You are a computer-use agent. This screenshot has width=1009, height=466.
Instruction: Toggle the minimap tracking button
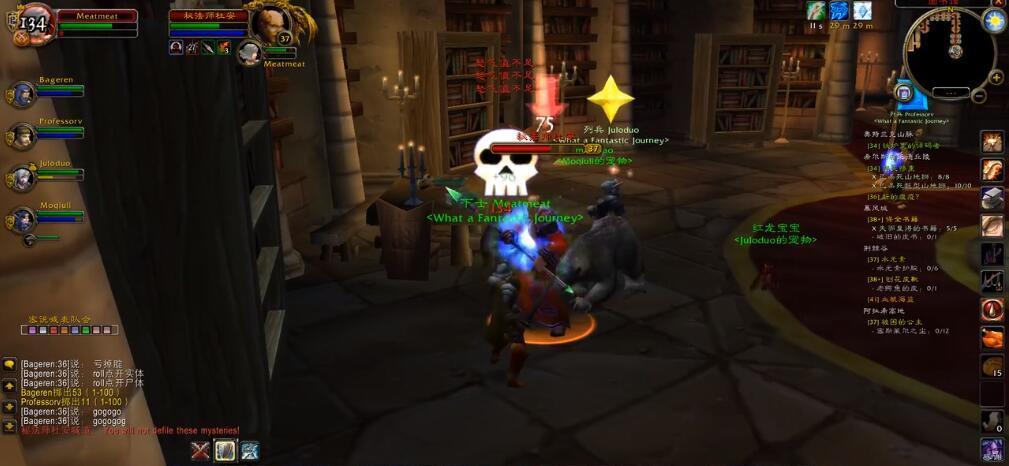pyautogui.click(x=904, y=93)
